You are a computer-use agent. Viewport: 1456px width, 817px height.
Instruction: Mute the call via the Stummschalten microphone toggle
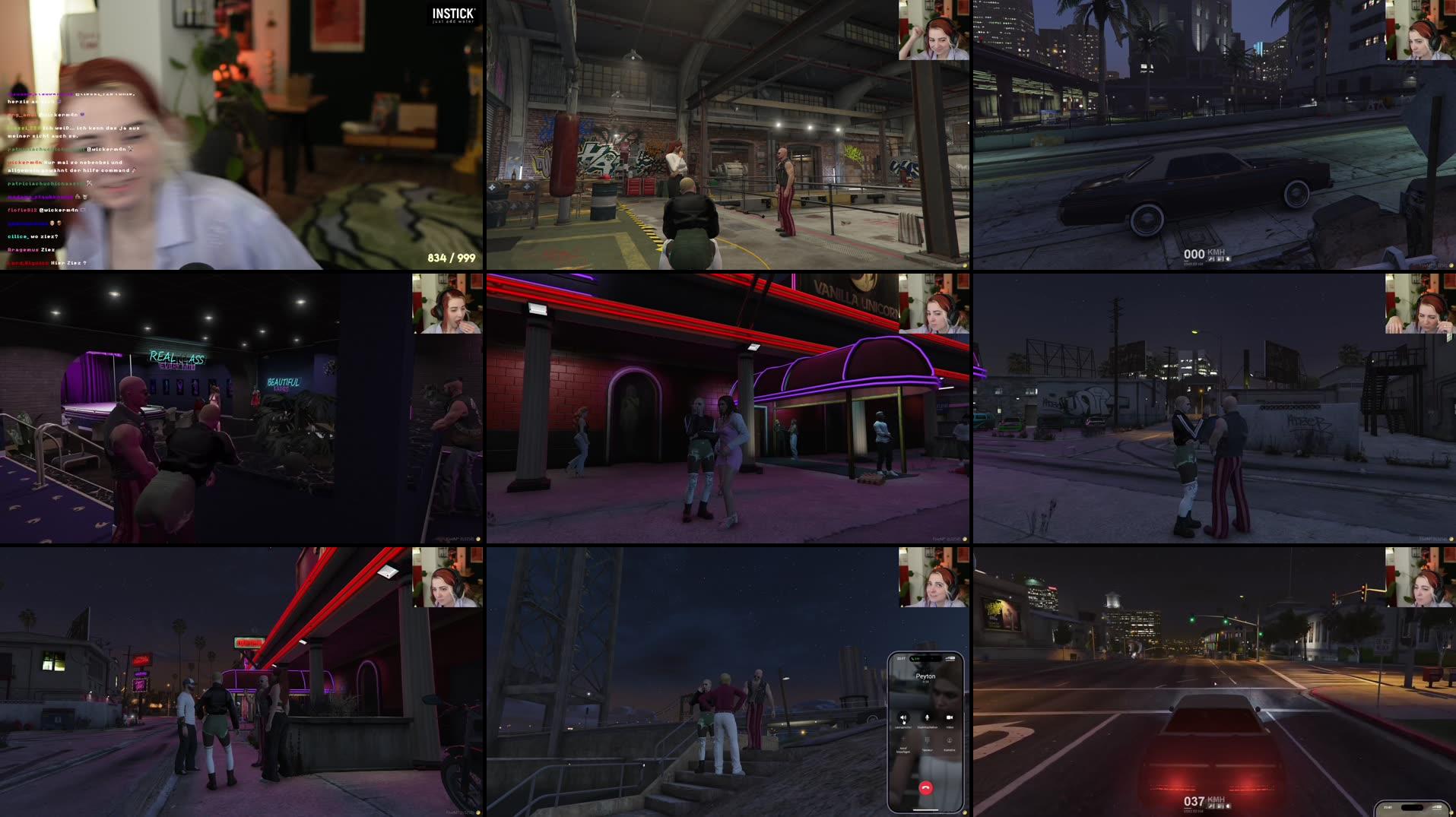click(927, 718)
